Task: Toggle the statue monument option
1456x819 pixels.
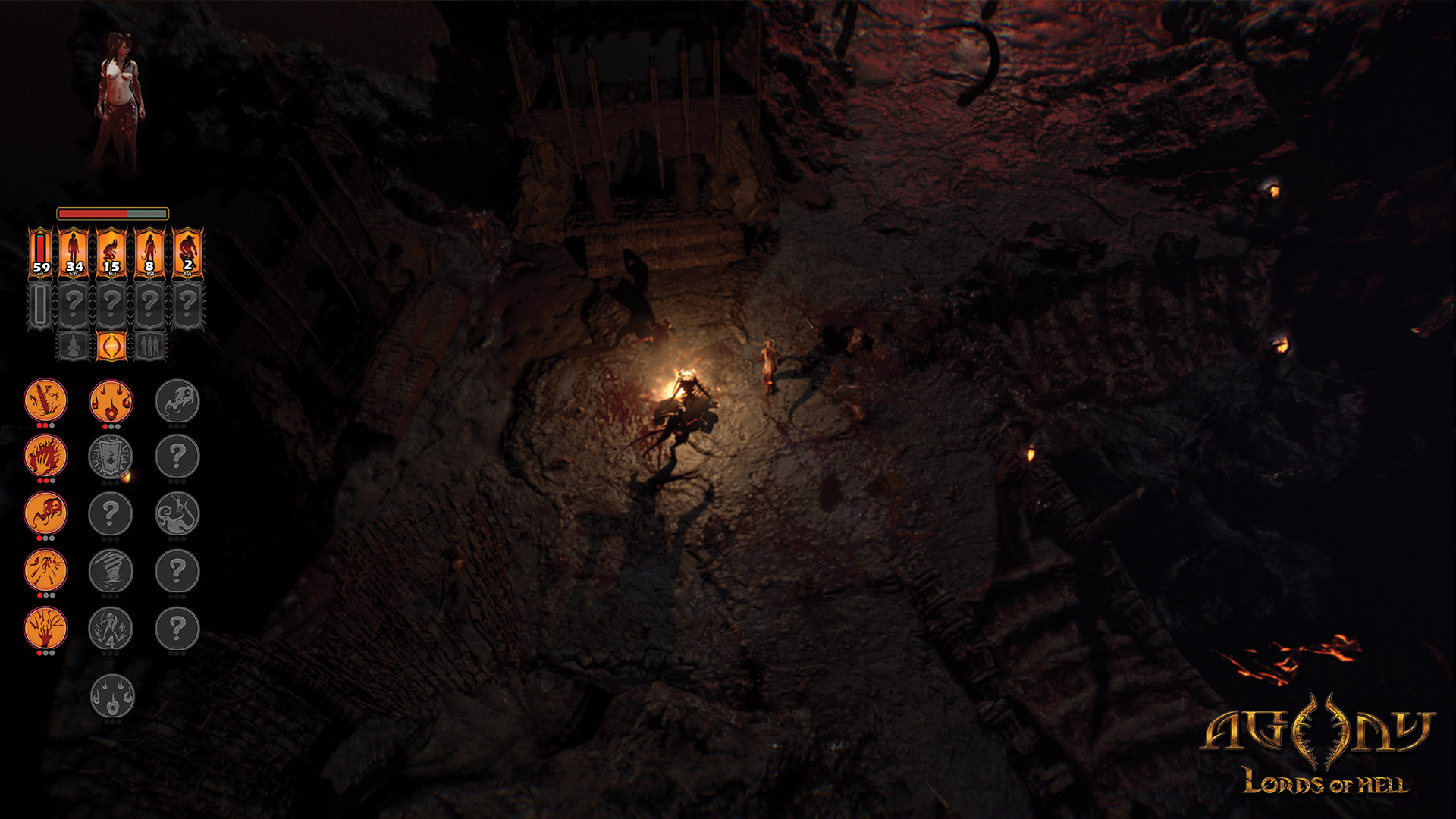Action: 74,347
